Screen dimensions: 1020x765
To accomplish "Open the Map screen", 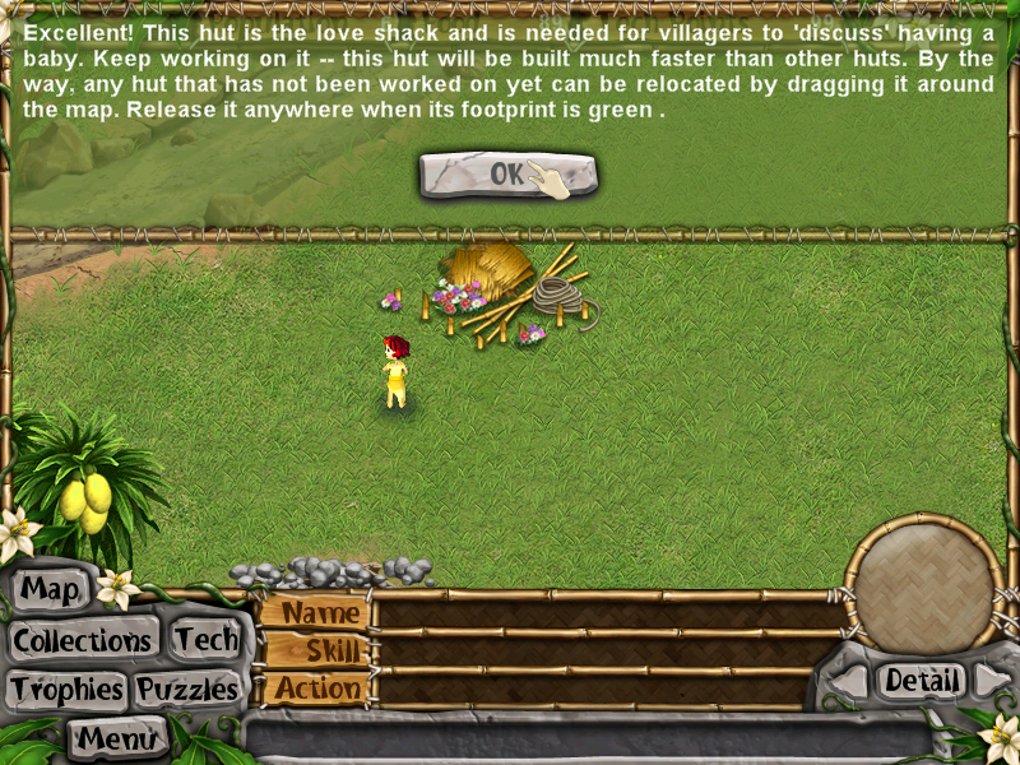I will point(50,589).
